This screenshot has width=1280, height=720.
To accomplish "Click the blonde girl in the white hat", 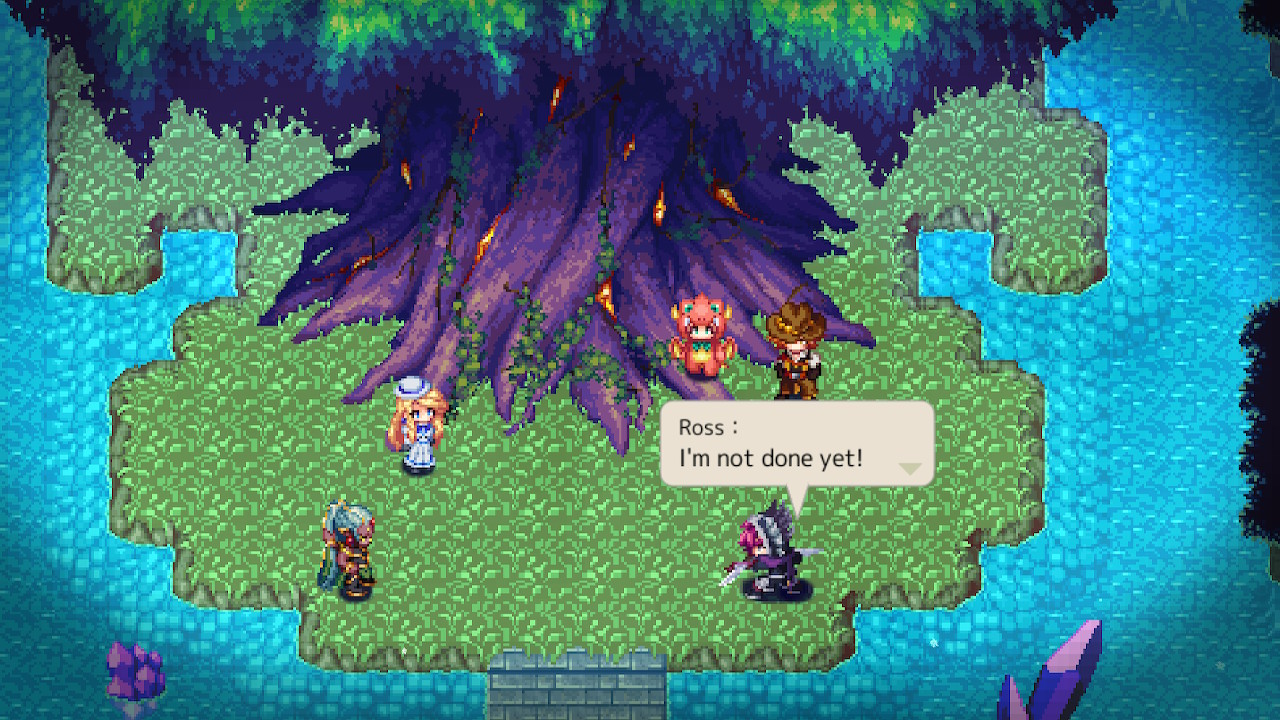I will pos(420,430).
